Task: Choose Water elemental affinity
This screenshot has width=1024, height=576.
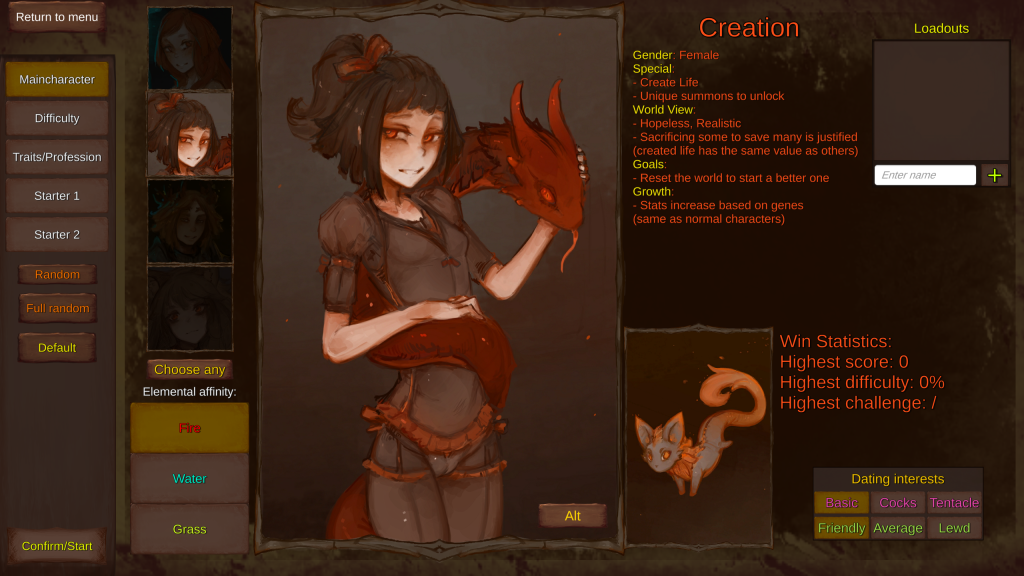Action: point(190,479)
